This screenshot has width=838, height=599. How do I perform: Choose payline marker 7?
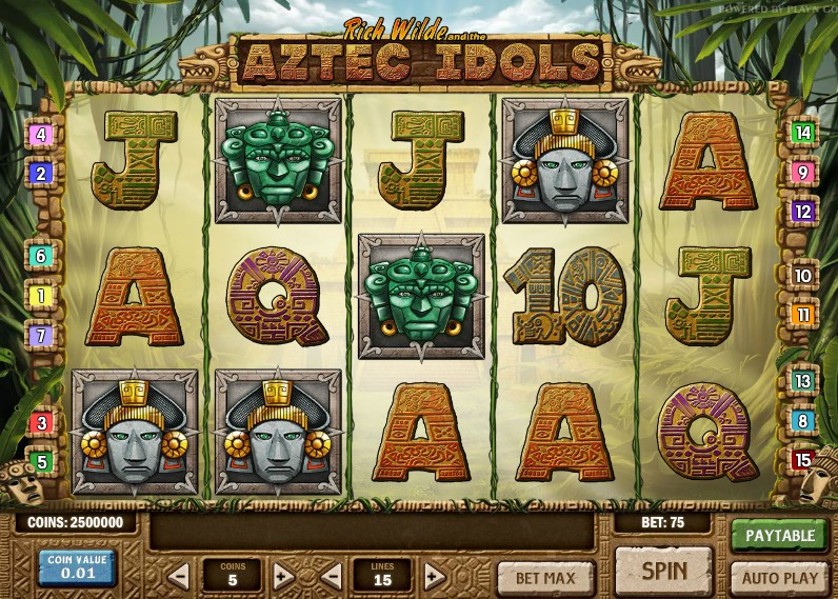(x=41, y=336)
